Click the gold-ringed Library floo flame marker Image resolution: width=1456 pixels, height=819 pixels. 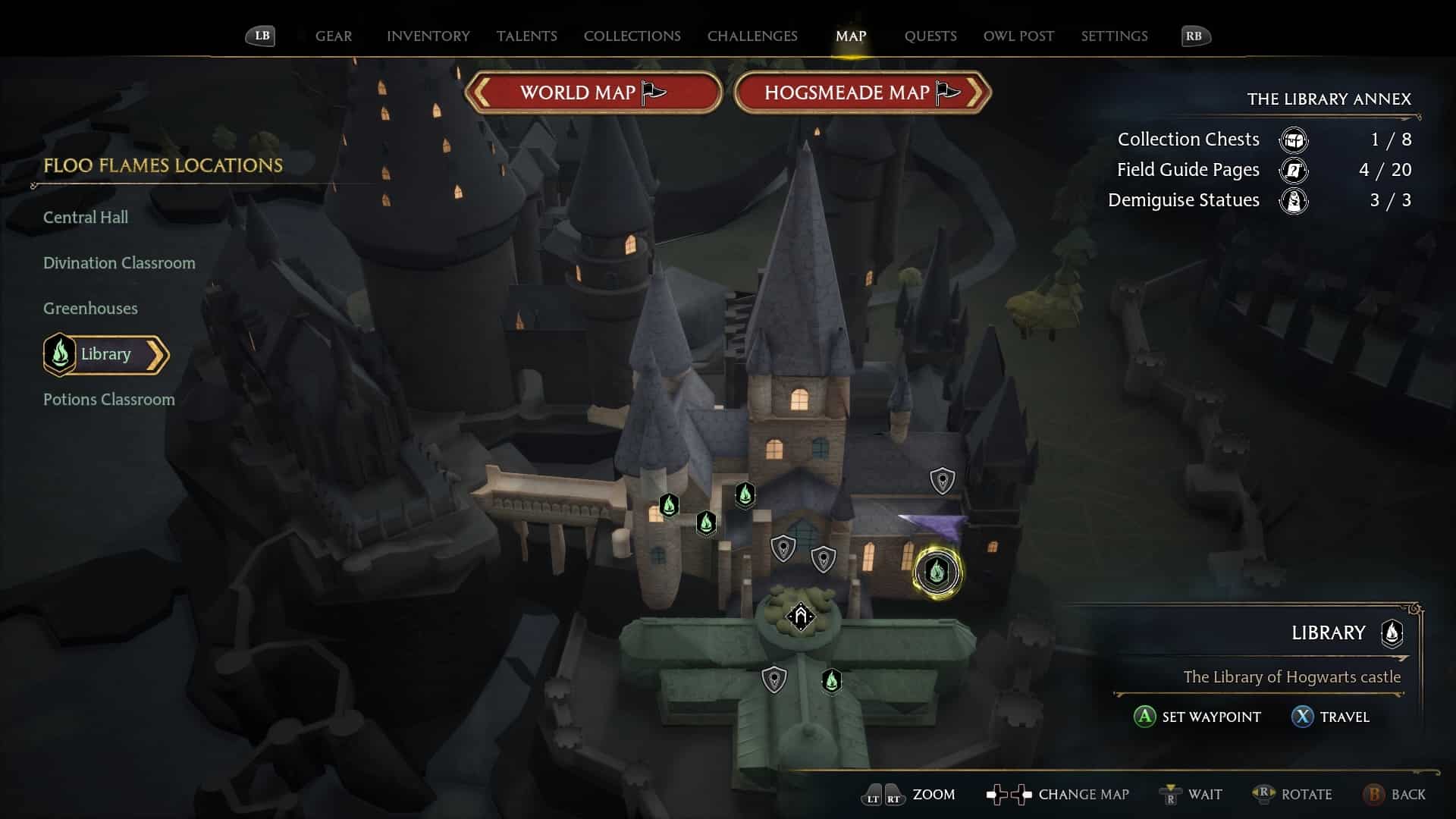tap(937, 572)
